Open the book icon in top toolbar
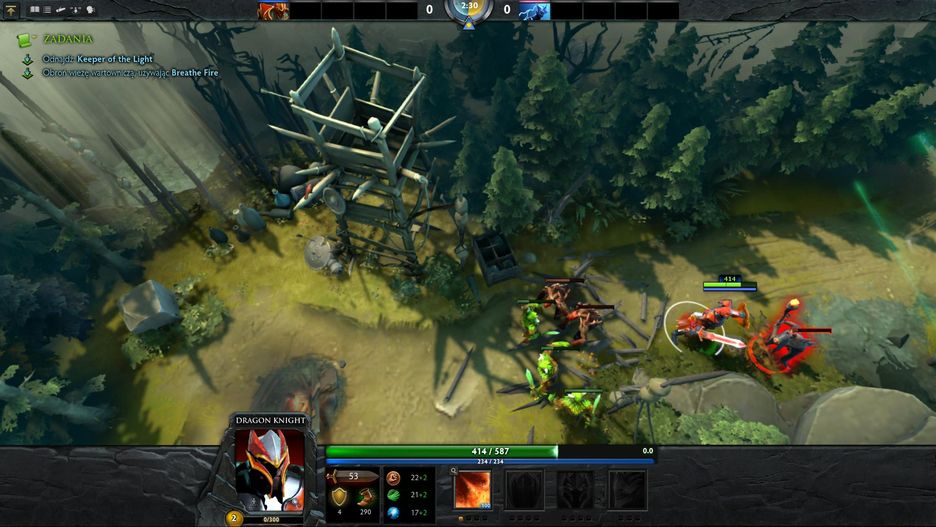The height and width of the screenshot is (527, 936). [34, 9]
